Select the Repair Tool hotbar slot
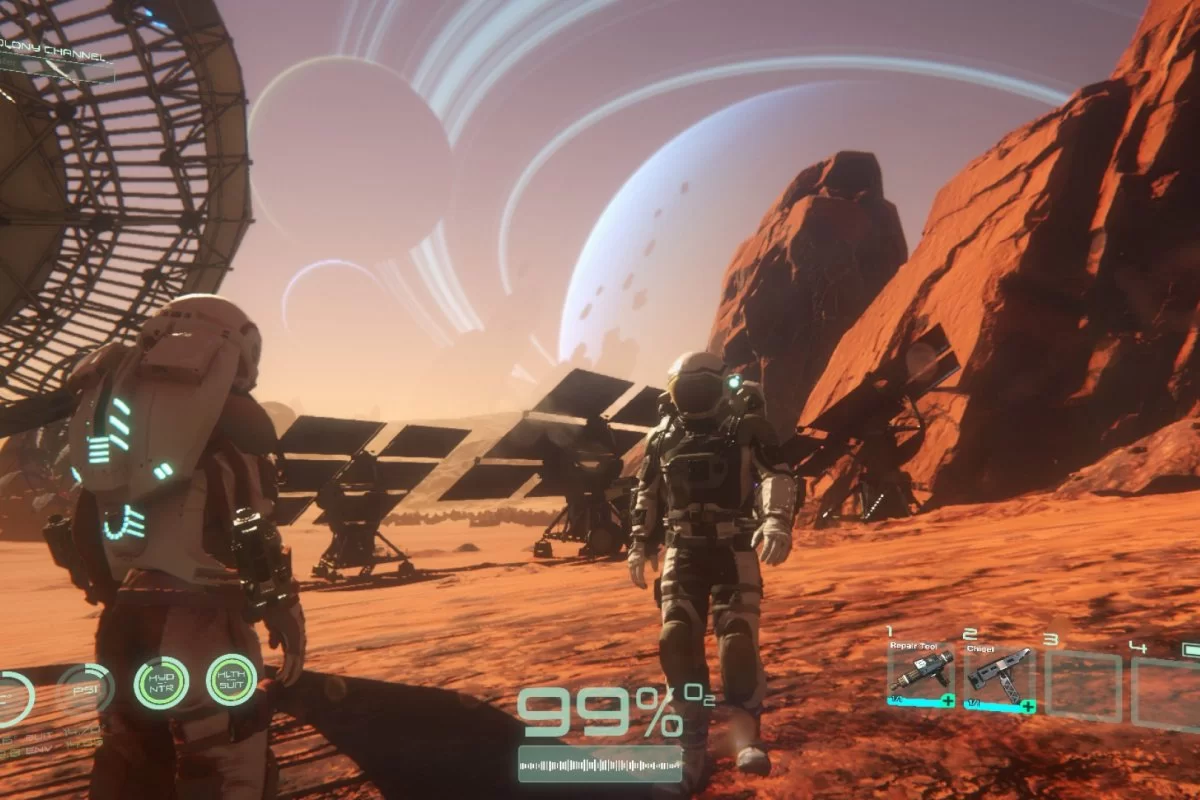This screenshot has width=1200, height=800. pyautogui.click(x=921, y=675)
